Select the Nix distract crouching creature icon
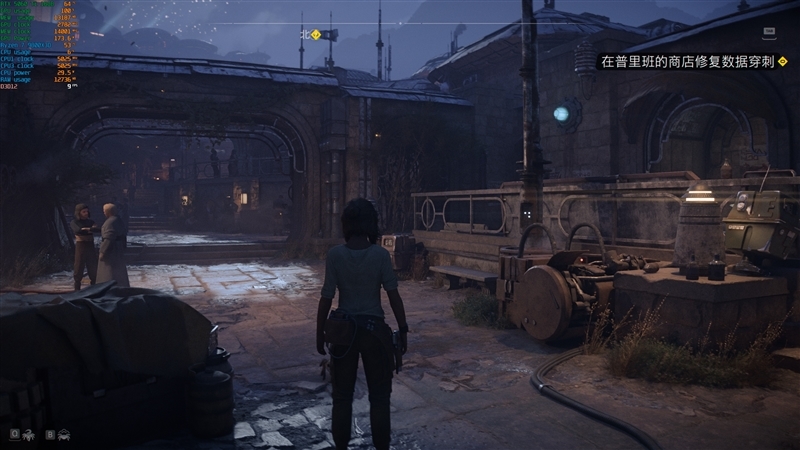This screenshot has width=800, height=450. pos(64,434)
